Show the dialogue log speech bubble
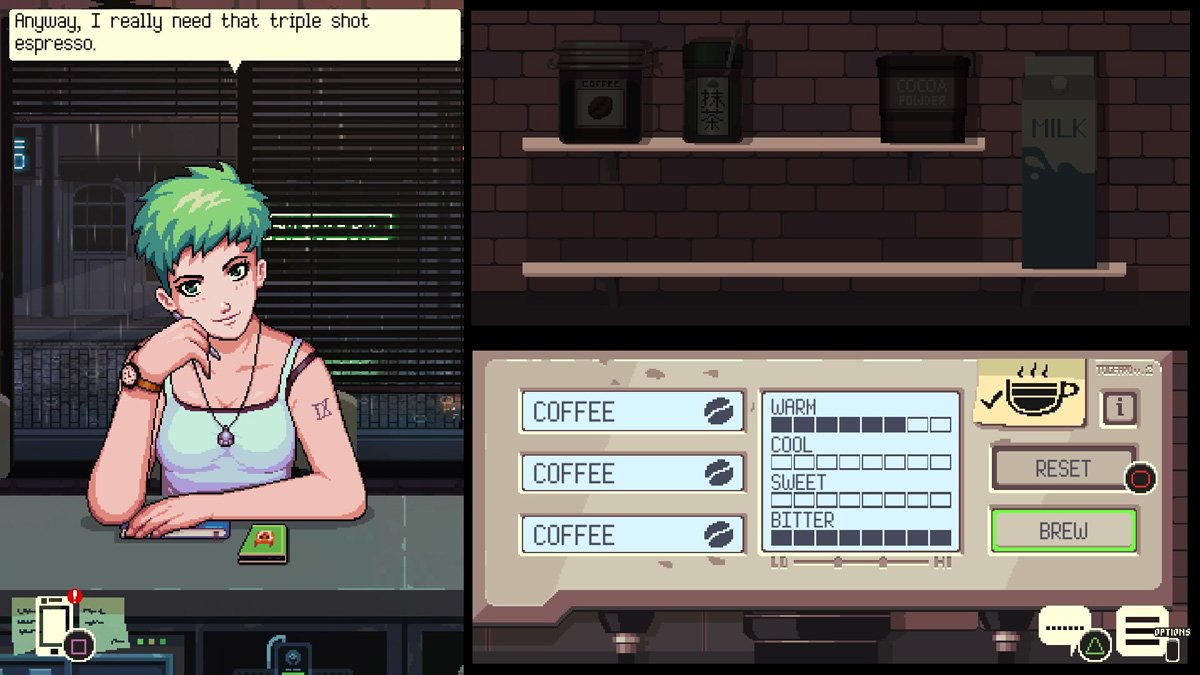This screenshot has height=675, width=1200. pos(1064,628)
